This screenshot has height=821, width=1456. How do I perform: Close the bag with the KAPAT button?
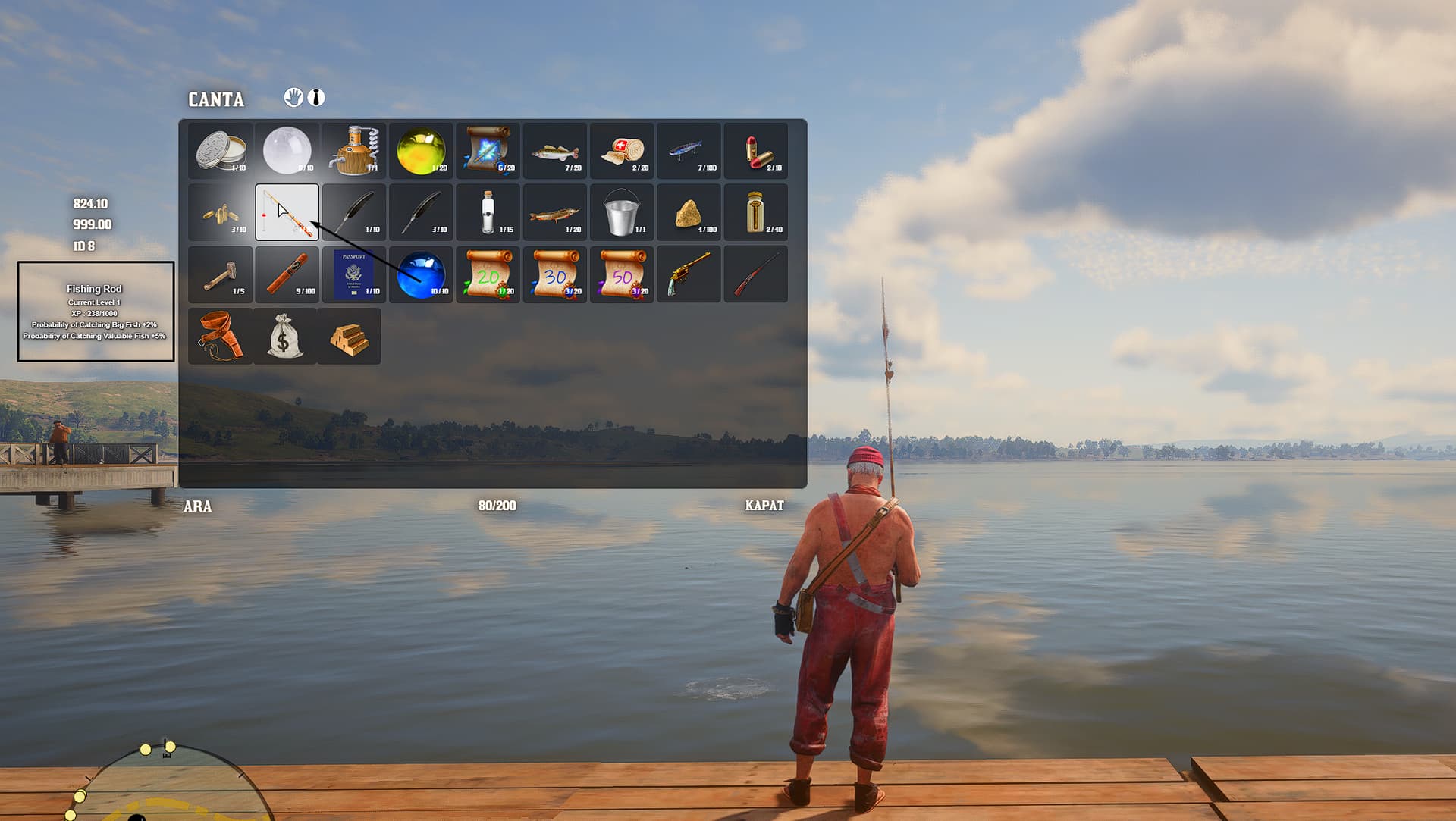(764, 506)
